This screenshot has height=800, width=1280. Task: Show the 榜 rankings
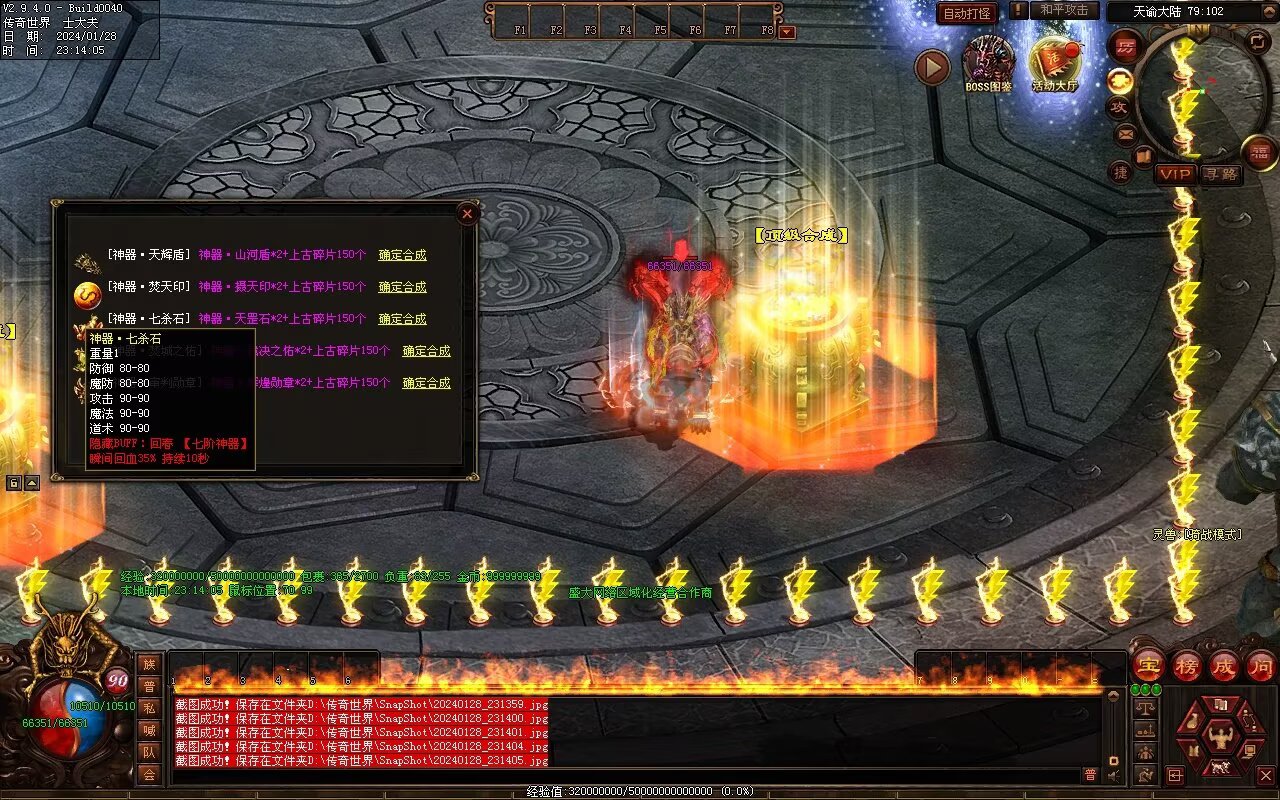tap(1187, 665)
